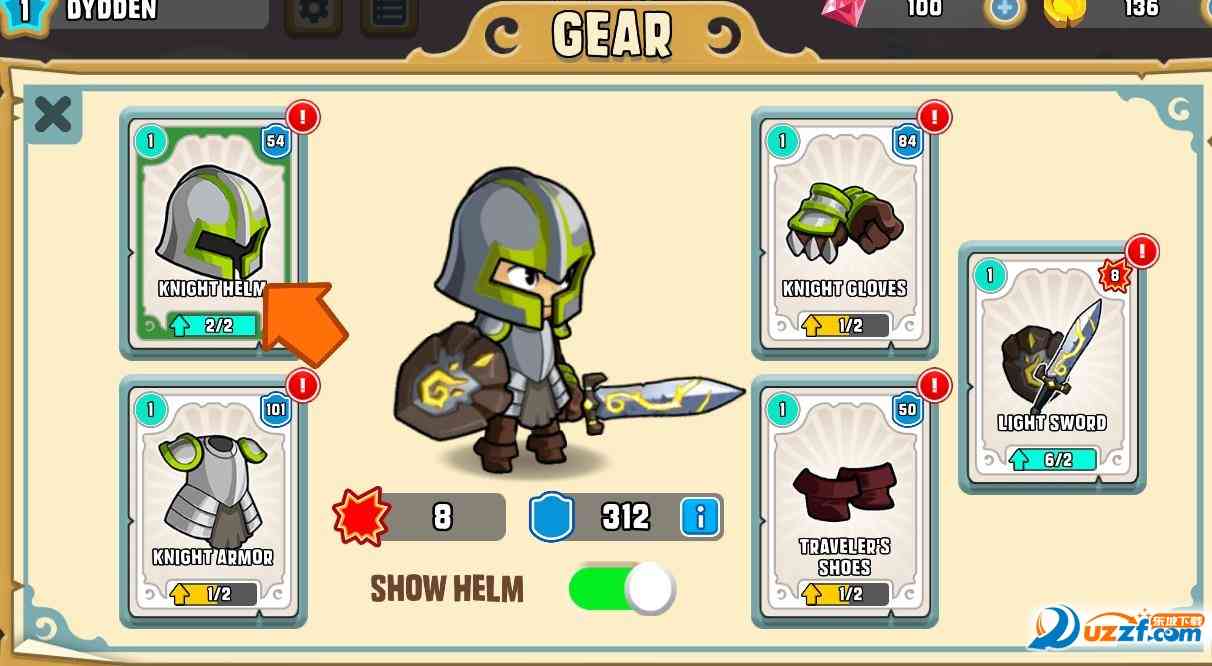Close the Gear screen with the X
The image size is (1212, 666).
[x=52, y=115]
